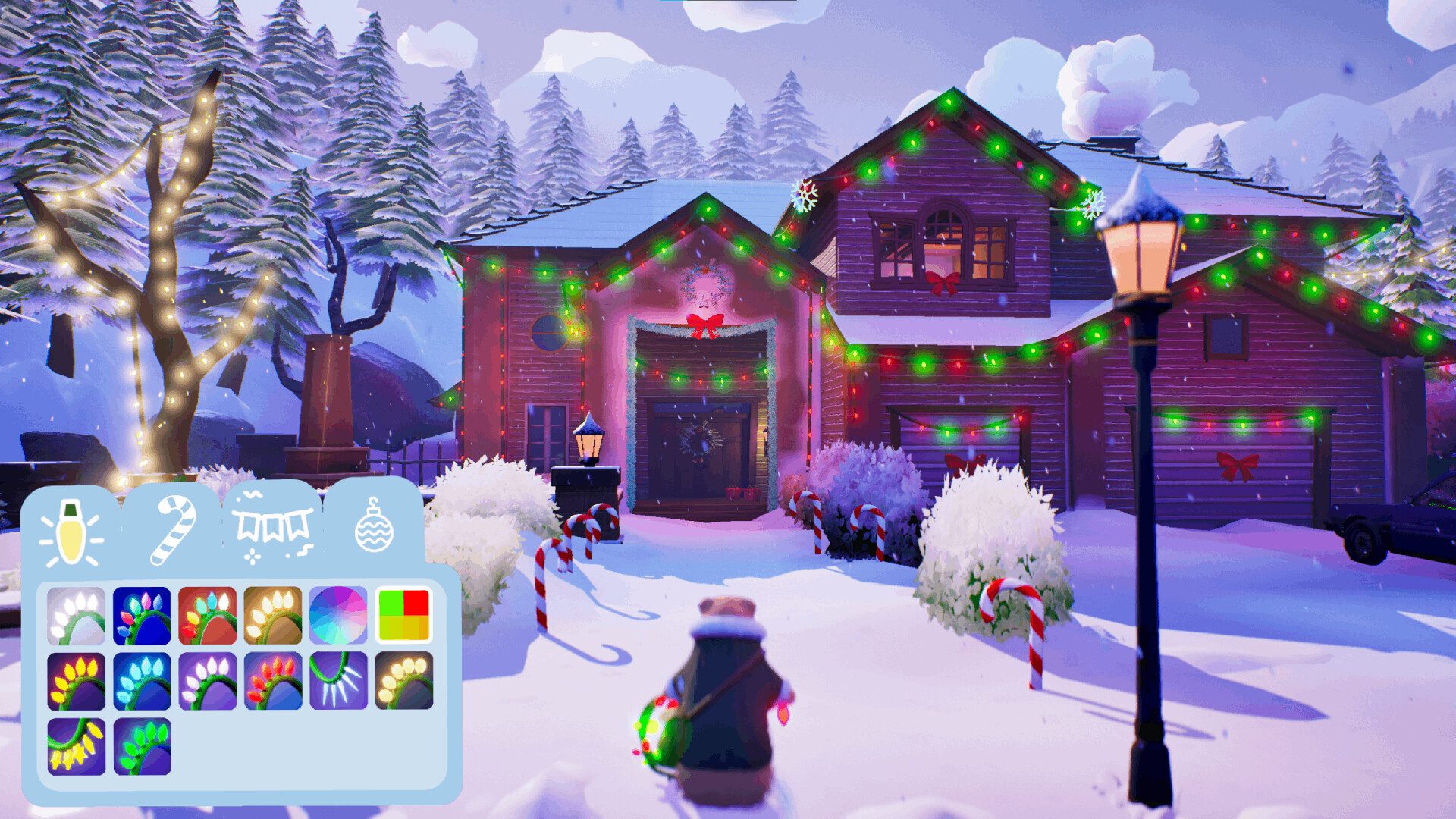
Task: Choose multicolor lights on blue background
Action: [x=142, y=616]
